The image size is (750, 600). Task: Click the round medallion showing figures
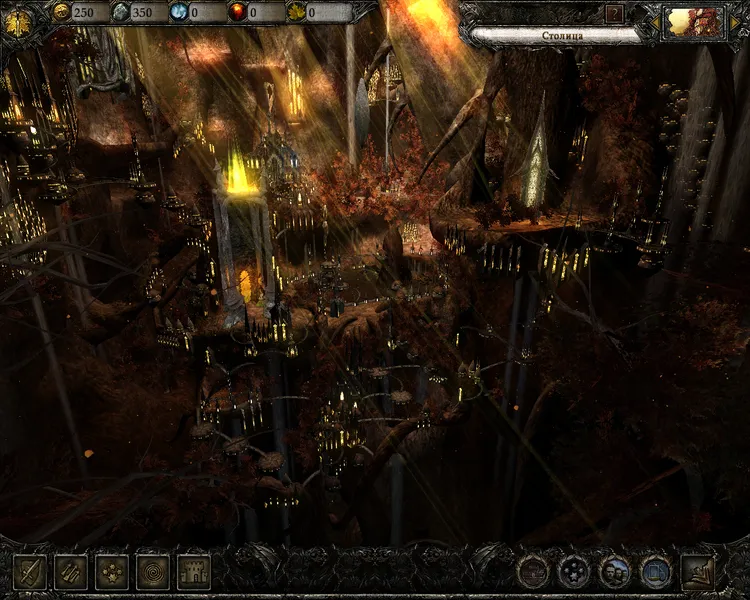615,572
